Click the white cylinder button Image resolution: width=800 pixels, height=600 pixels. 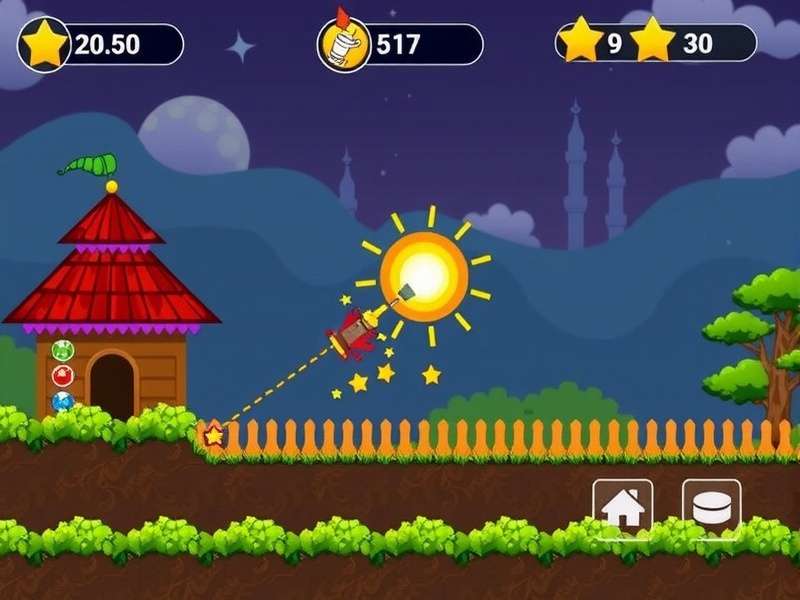(711, 508)
